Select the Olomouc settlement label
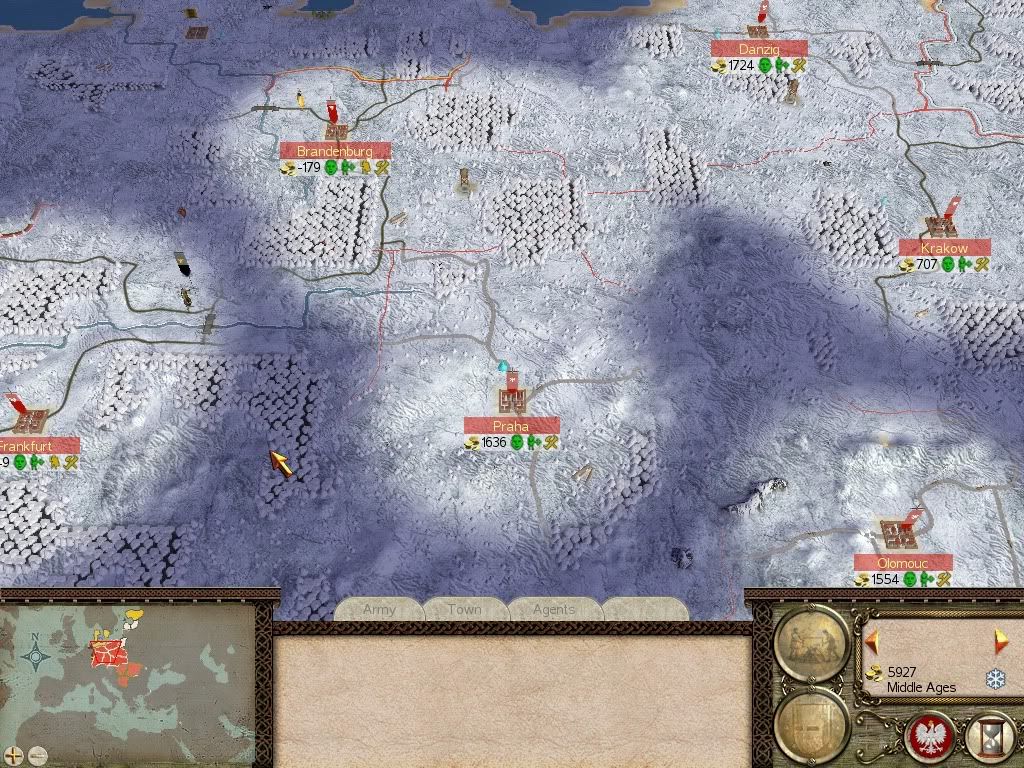Screen dimensions: 1024x768 coord(903,563)
